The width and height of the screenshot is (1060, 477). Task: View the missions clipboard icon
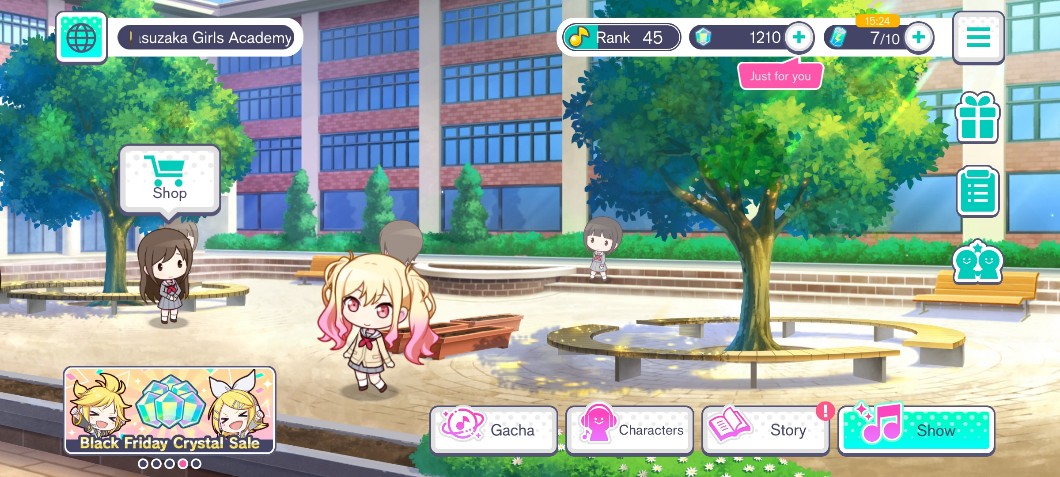click(x=977, y=191)
